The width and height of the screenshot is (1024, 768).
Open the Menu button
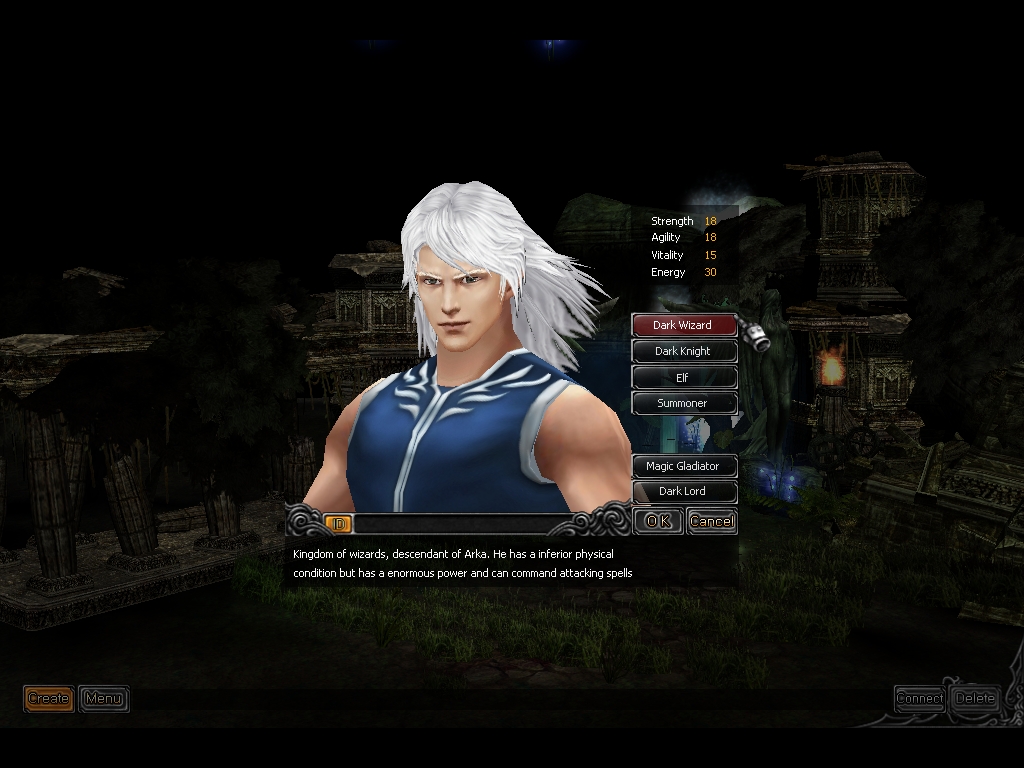point(103,698)
